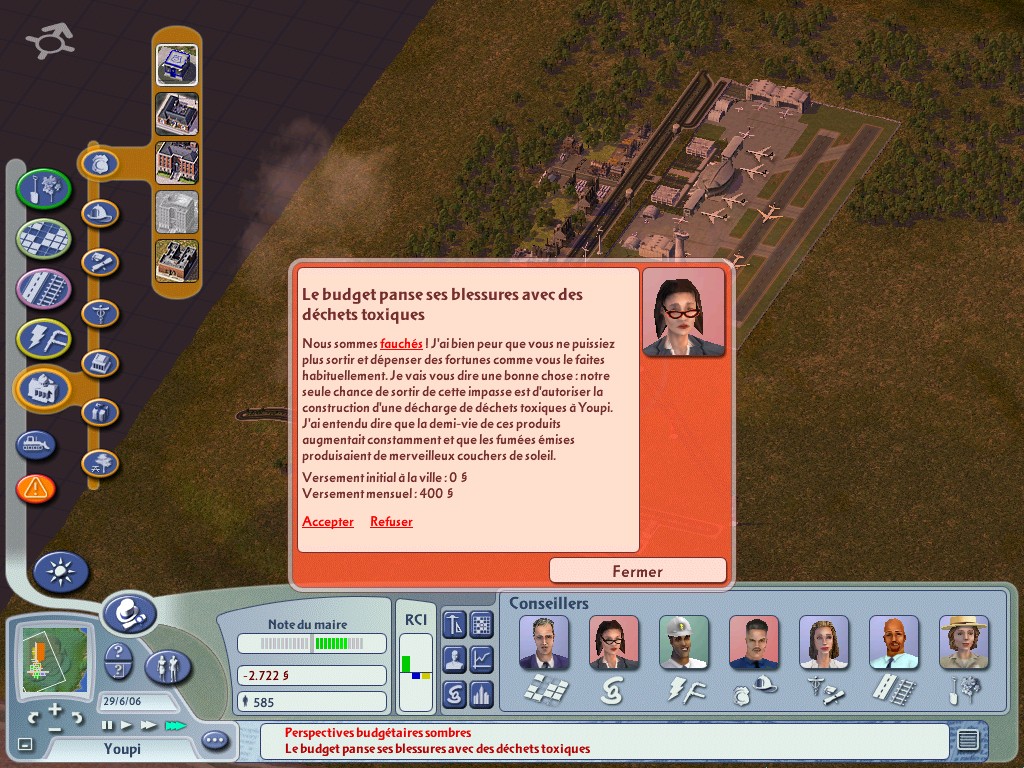Open the road and rail transportation menu
This screenshot has height=768, width=1024.
click(x=44, y=288)
